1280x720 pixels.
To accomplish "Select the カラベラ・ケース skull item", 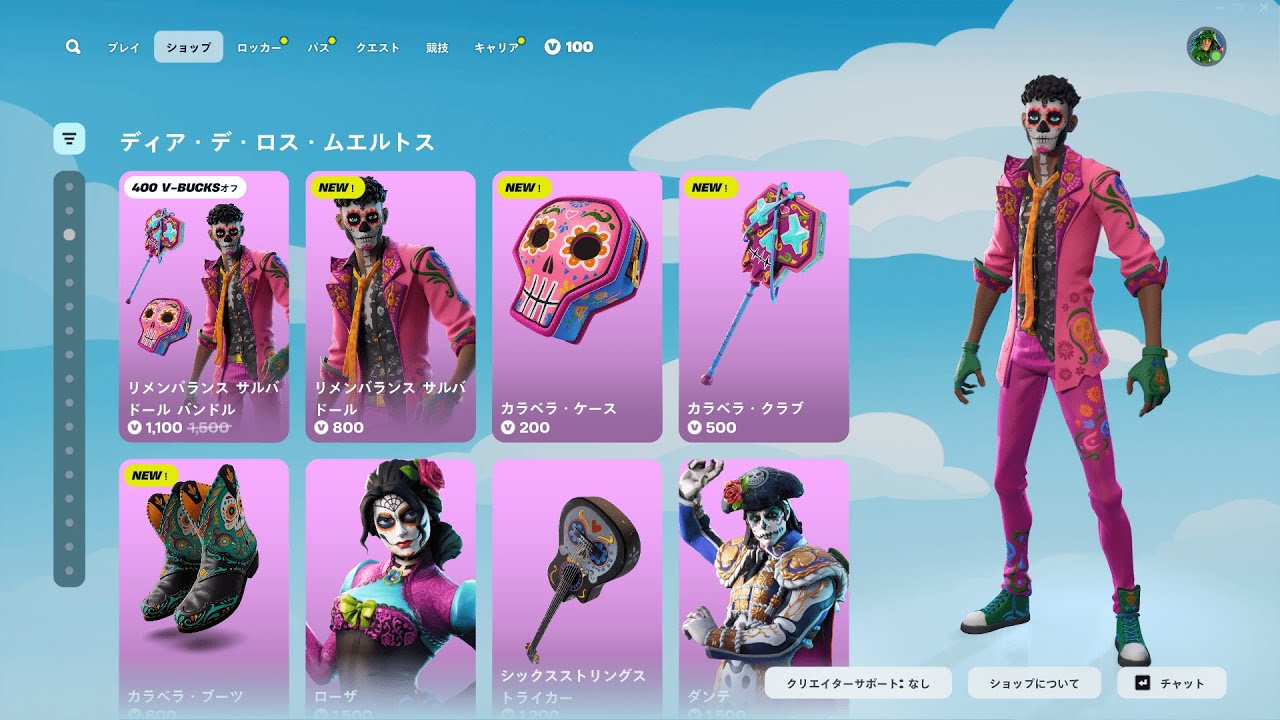I will click(577, 306).
